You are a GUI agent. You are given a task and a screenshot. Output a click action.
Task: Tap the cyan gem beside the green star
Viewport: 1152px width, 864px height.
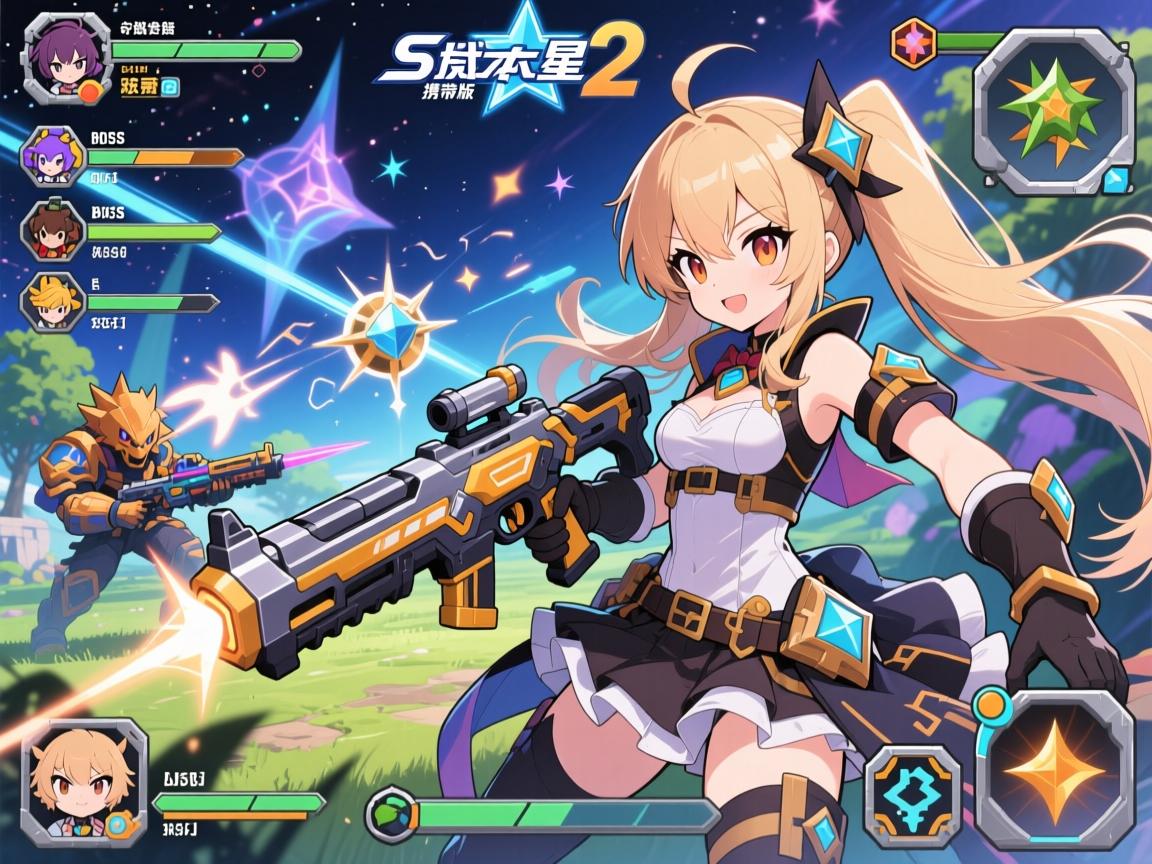click(1115, 180)
